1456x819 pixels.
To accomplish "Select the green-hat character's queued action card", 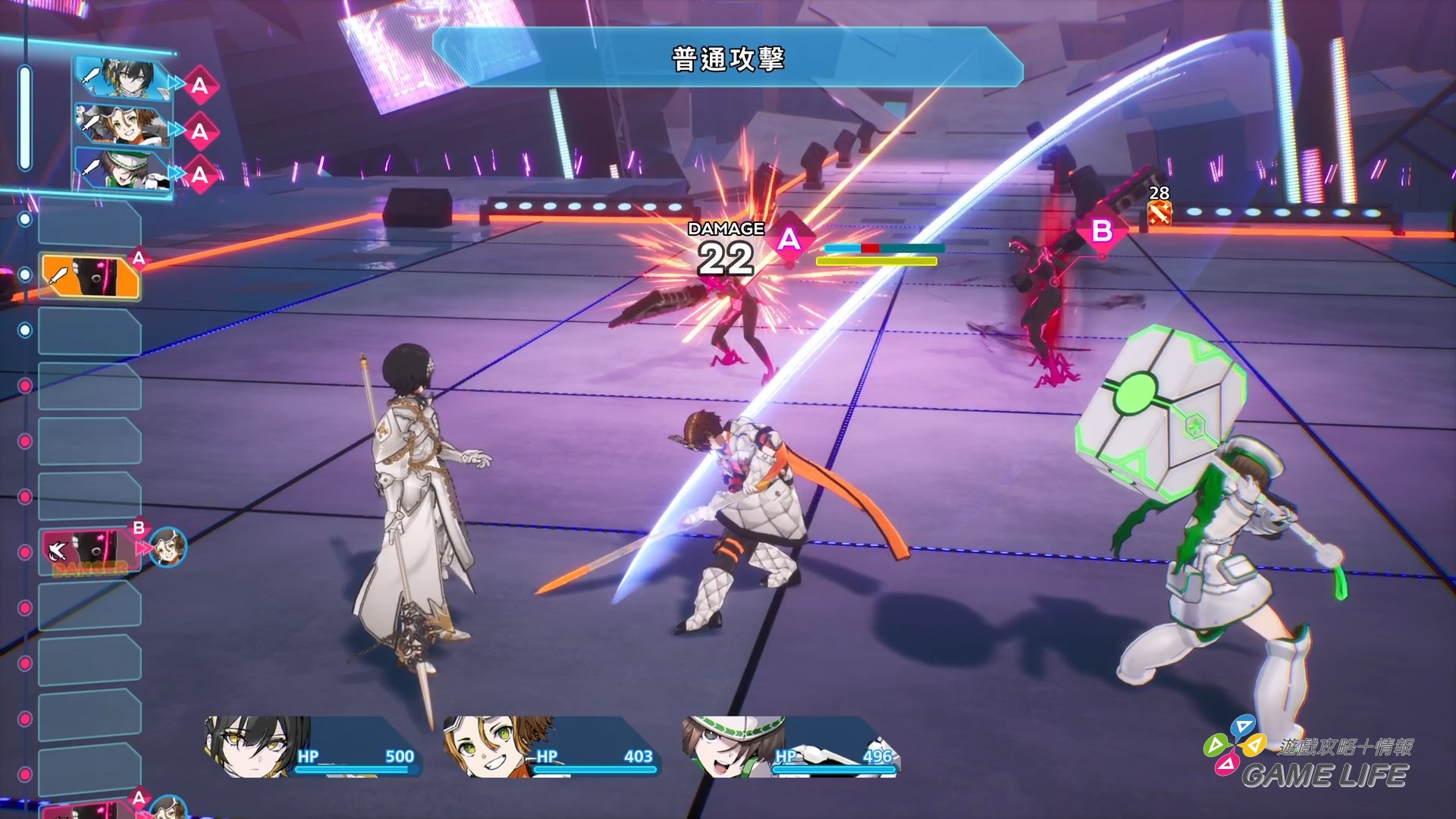I will [123, 170].
